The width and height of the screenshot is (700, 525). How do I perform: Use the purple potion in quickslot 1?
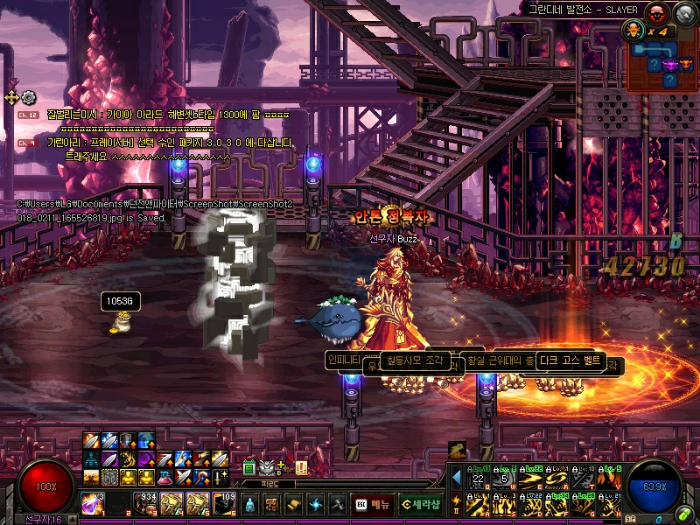point(93,503)
